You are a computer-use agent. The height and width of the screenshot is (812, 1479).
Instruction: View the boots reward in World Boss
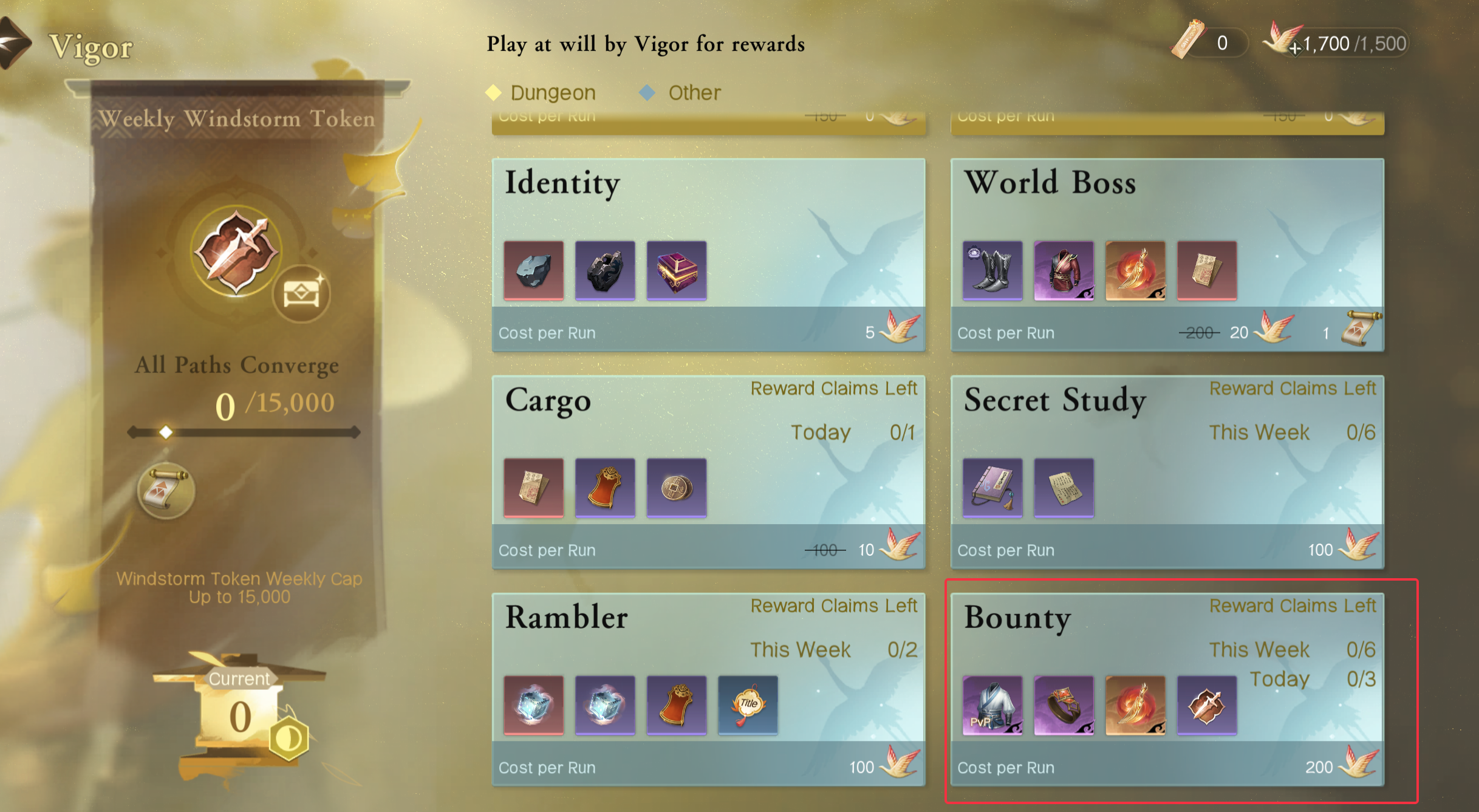992,271
